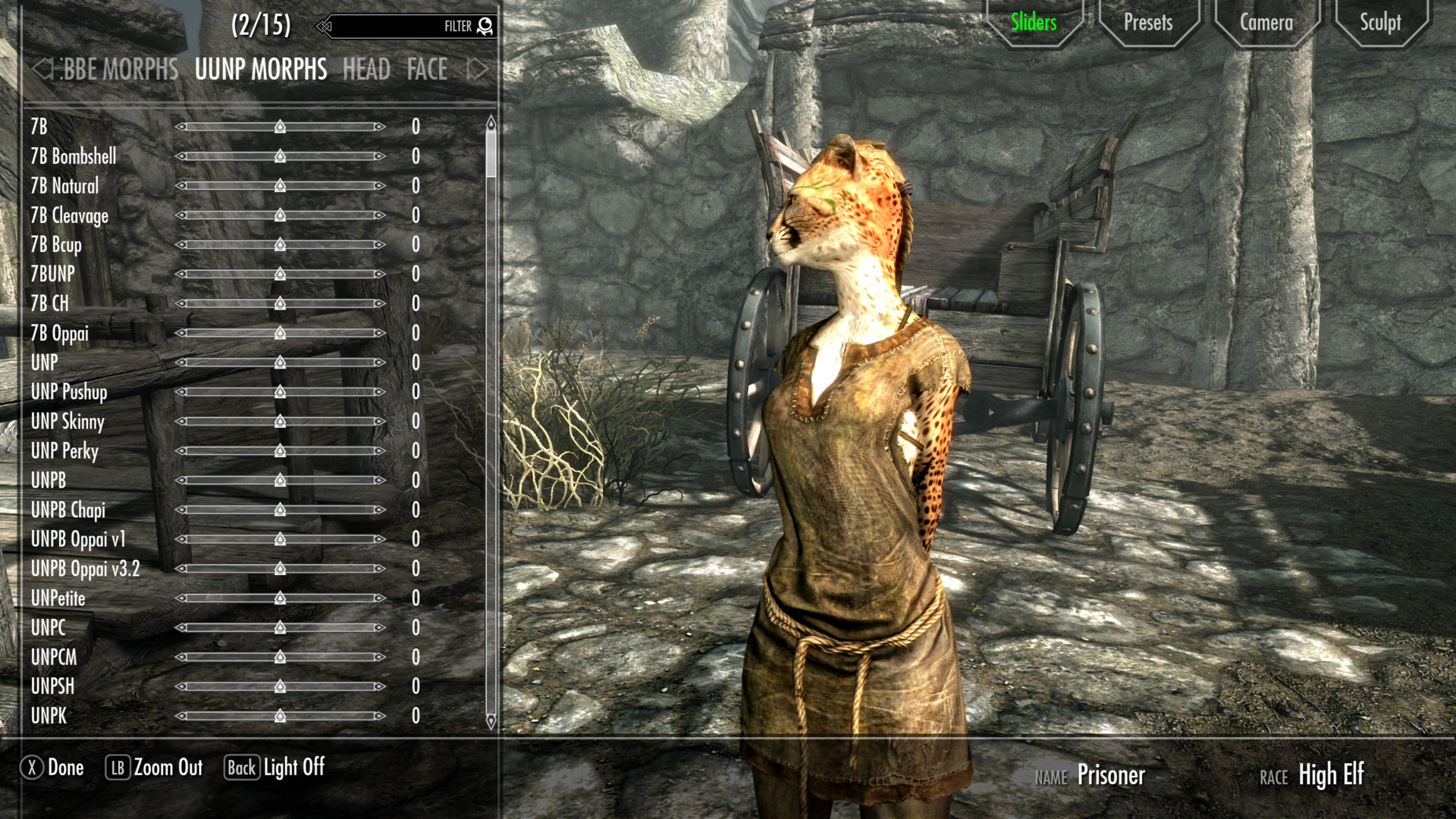Click the left chevron before BBE MORPHS
Image resolution: width=1456 pixels, height=819 pixels.
coord(42,70)
